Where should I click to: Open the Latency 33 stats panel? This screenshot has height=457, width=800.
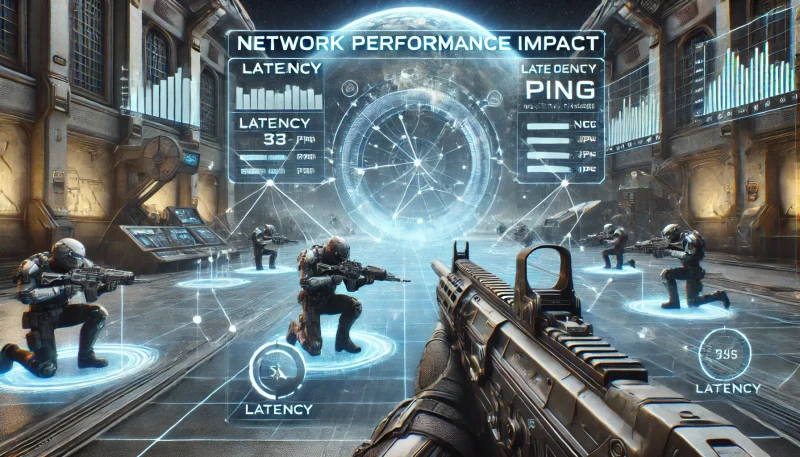pos(275,146)
